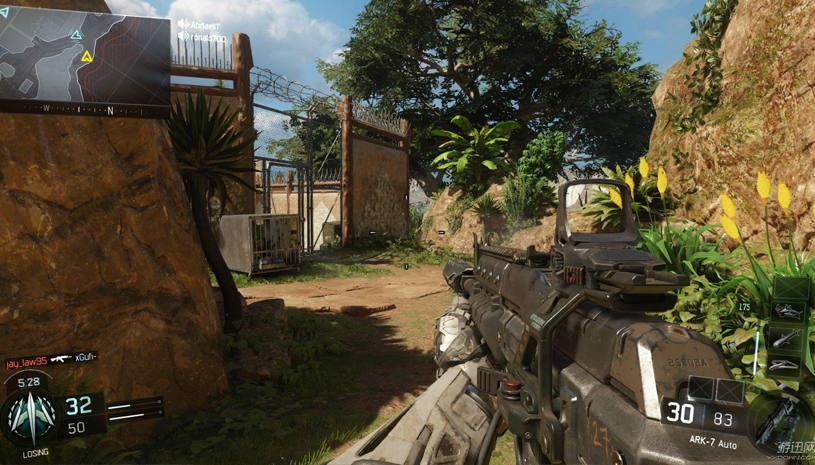Screen dimensions: 815x465
Task: Click the minimap in the corner
Action: point(84,52)
